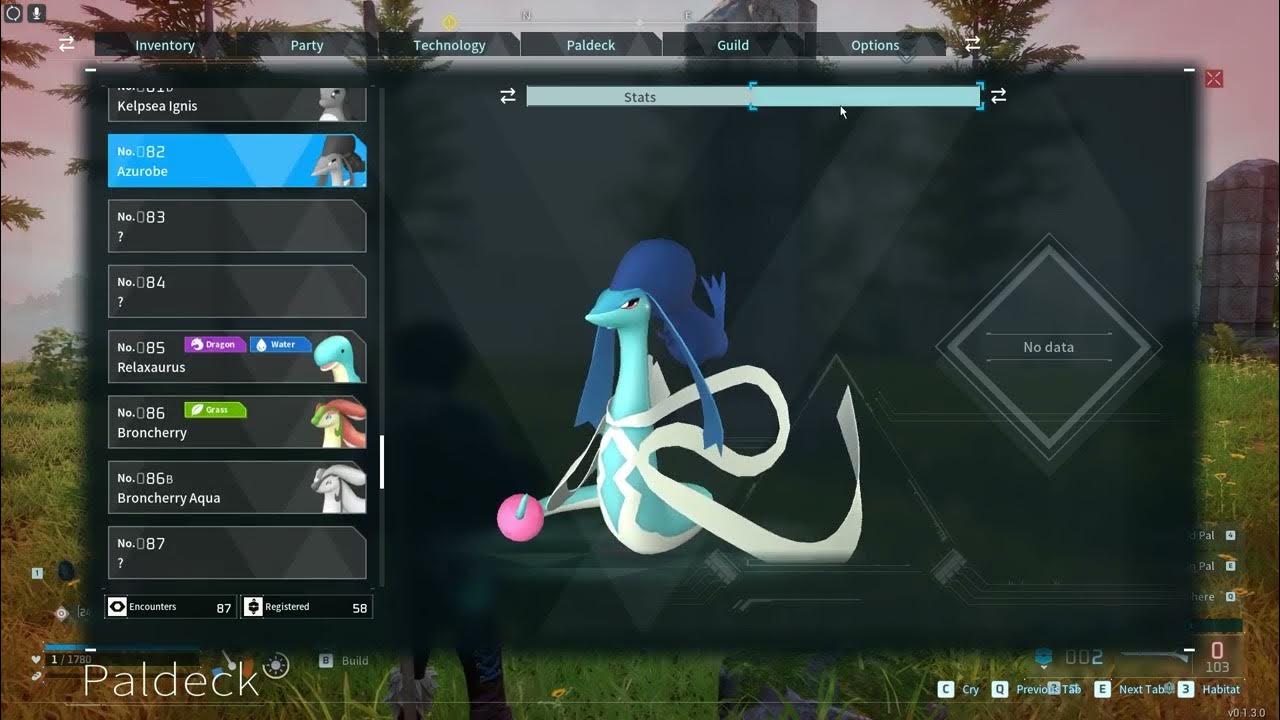Select the Azurobe Paldeck entry
1280x720 pixels.
237,160
